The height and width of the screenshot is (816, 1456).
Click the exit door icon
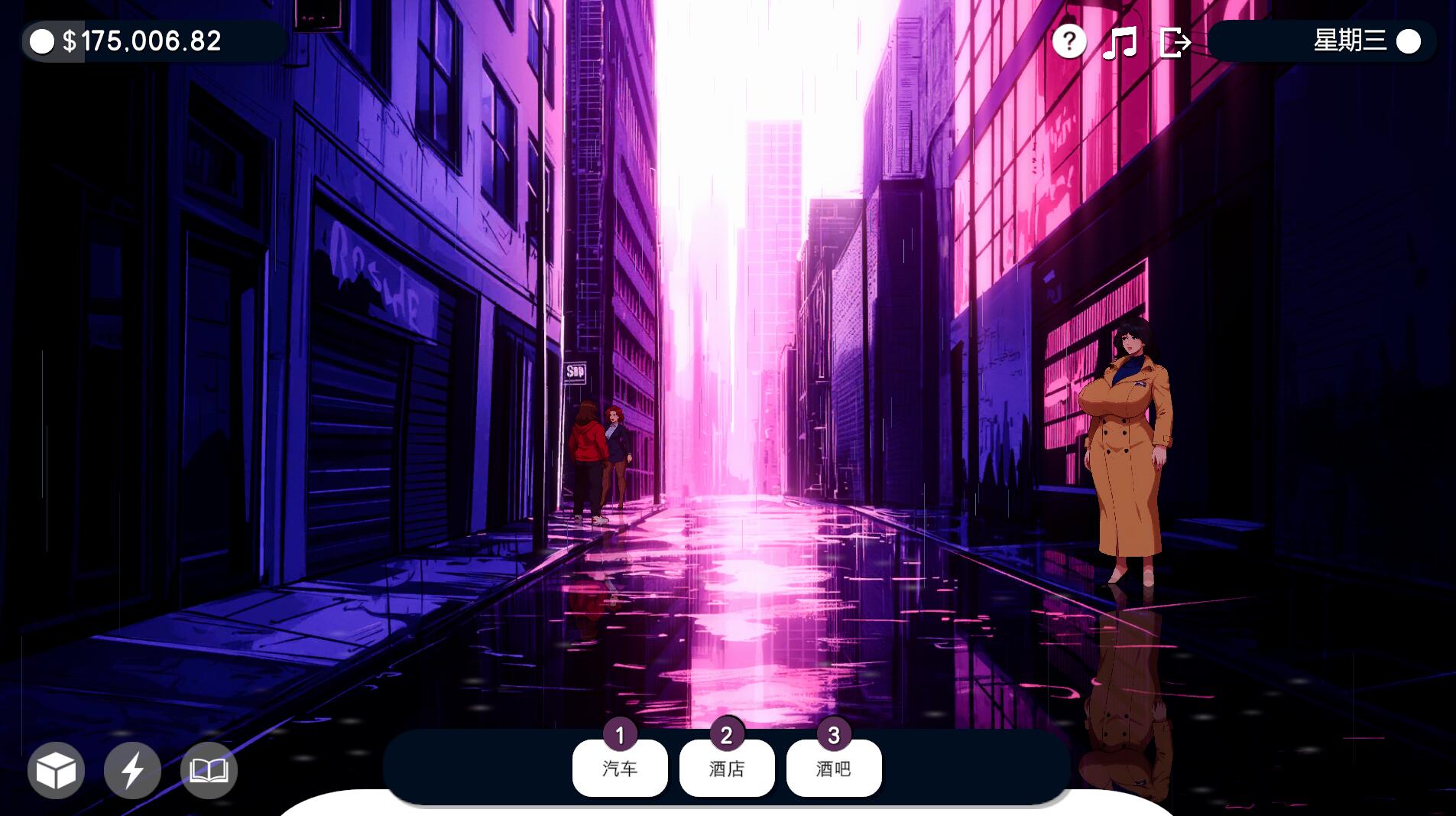click(x=1175, y=42)
